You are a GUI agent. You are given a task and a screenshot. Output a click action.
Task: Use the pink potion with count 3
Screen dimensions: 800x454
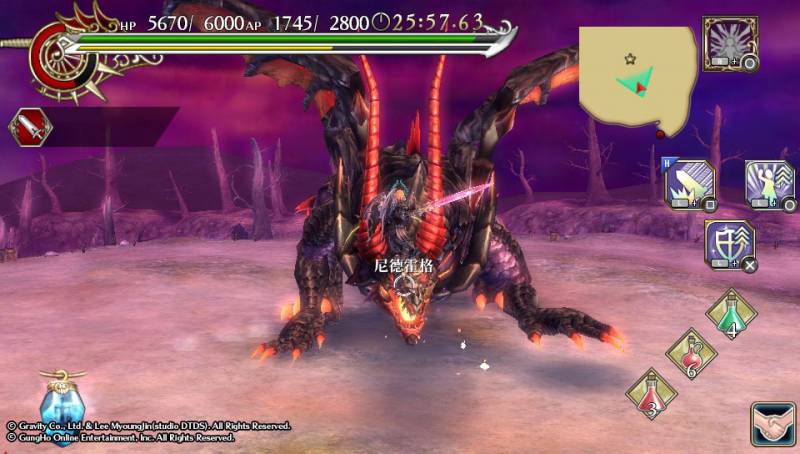point(650,394)
